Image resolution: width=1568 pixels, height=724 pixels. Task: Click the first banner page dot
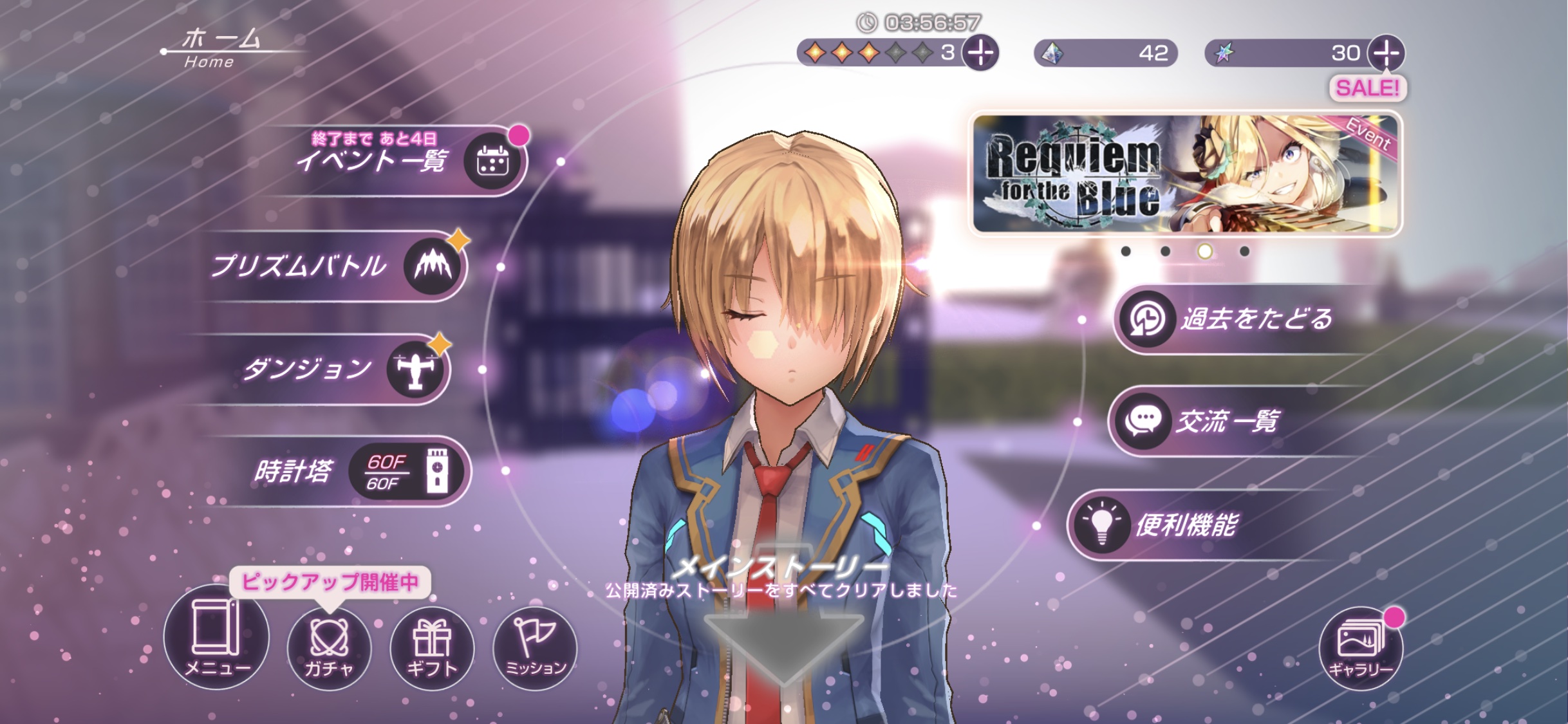(x=1126, y=252)
